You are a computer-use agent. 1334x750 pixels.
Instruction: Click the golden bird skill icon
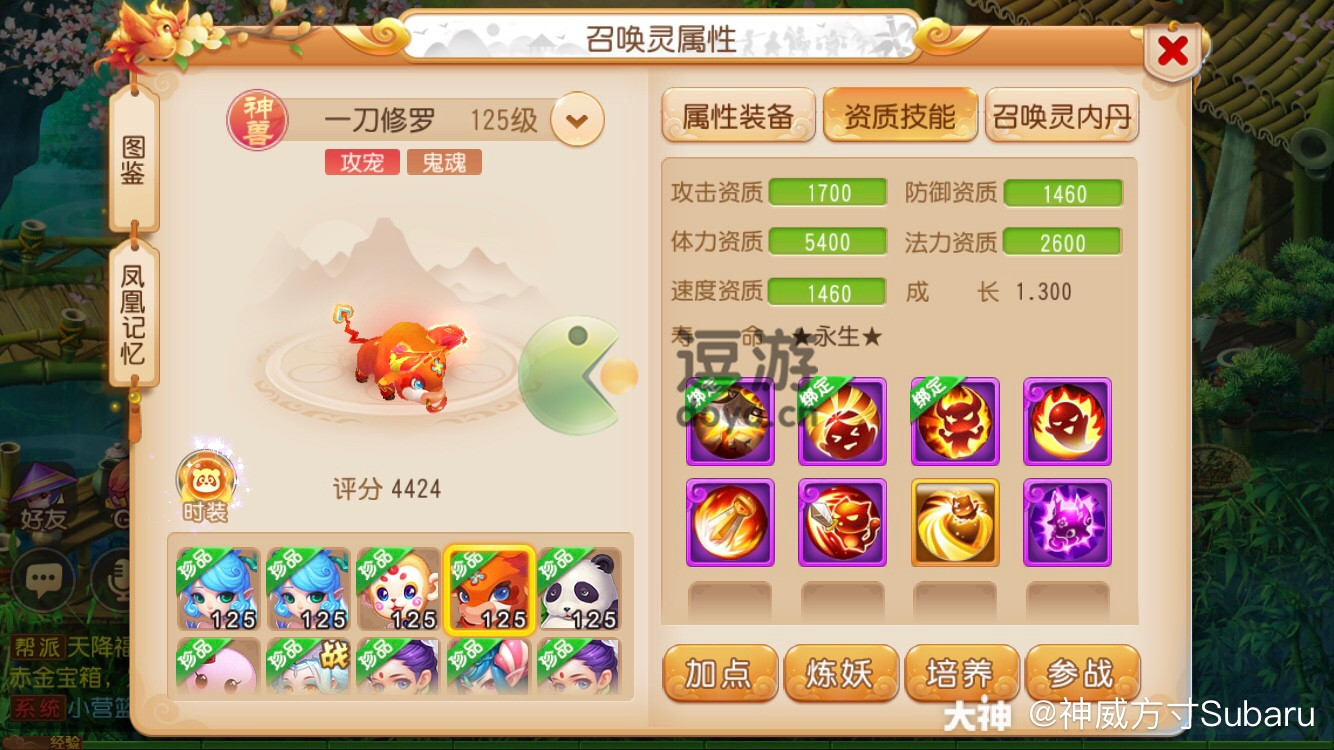[x=955, y=521]
